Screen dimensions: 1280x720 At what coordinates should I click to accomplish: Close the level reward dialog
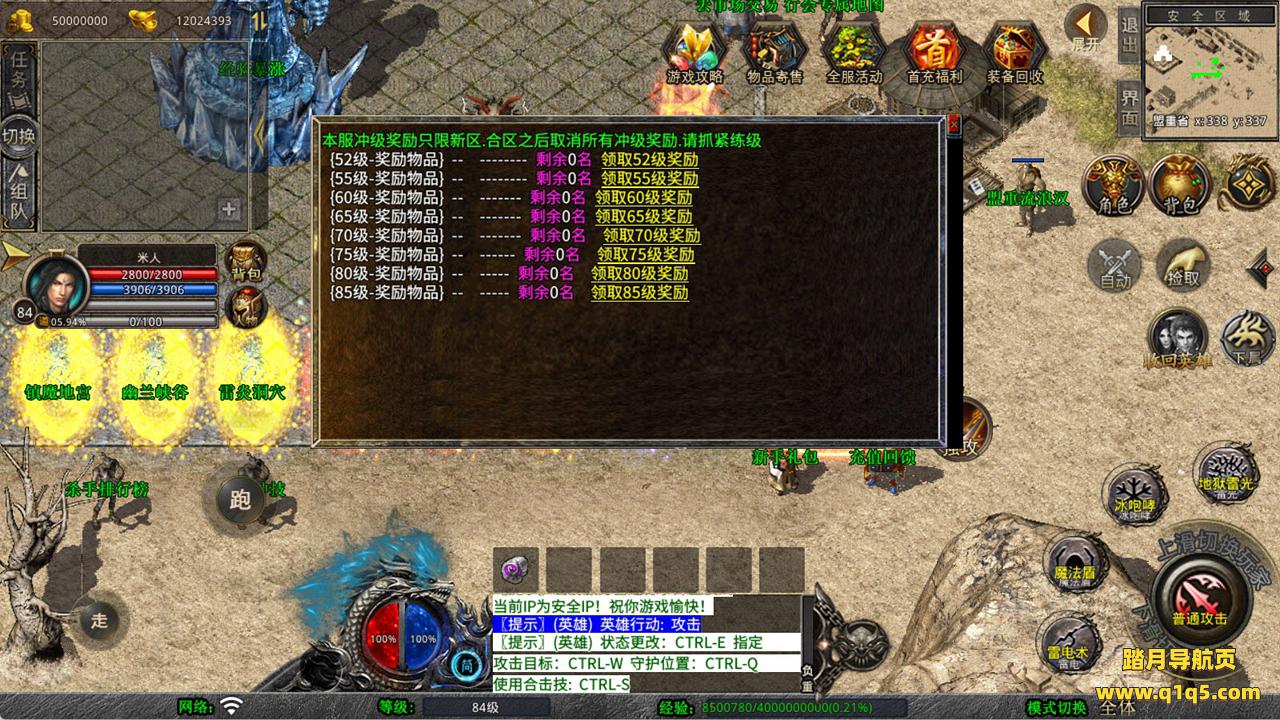pyautogui.click(x=953, y=124)
